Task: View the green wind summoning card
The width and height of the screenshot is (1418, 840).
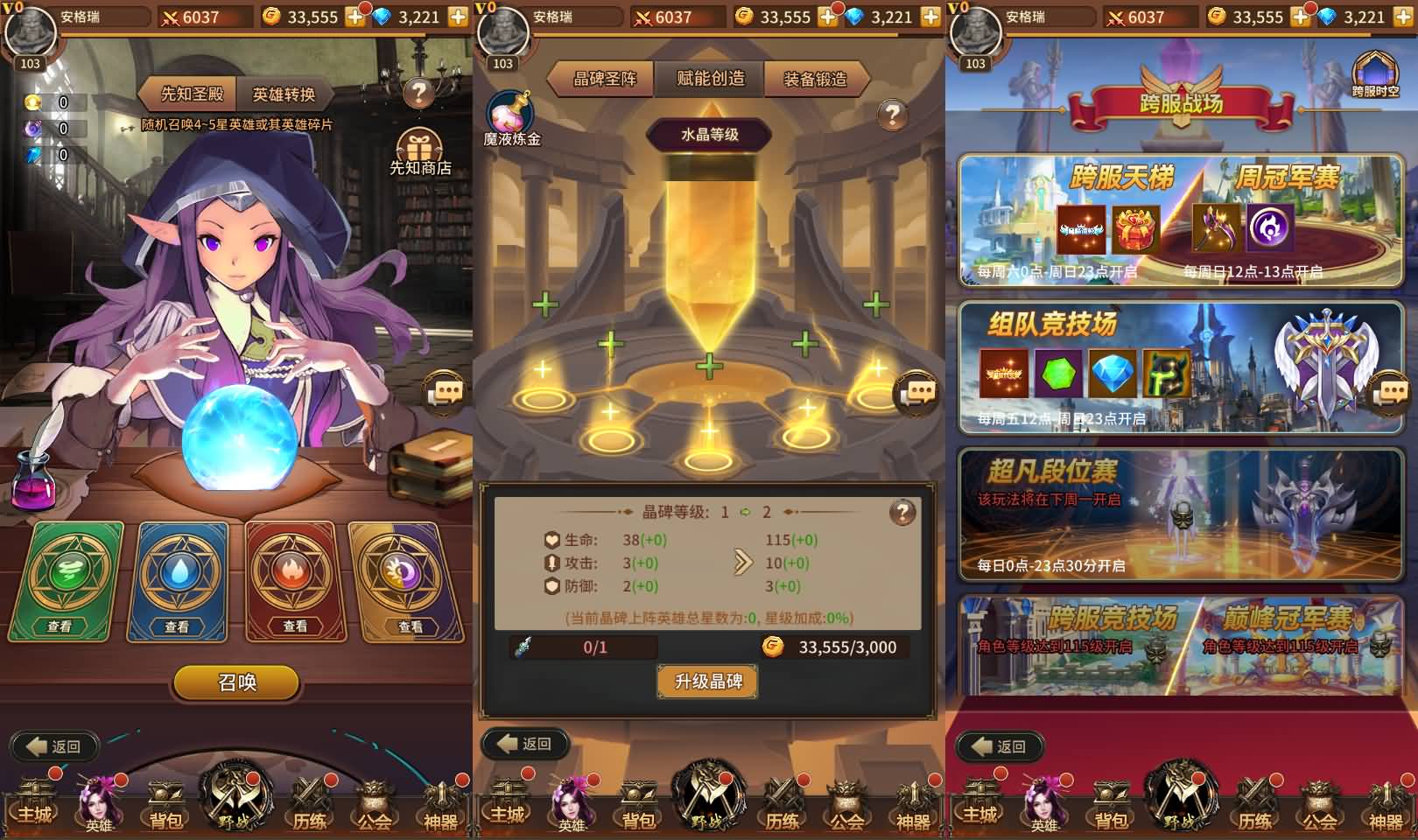Action: (65, 581)
